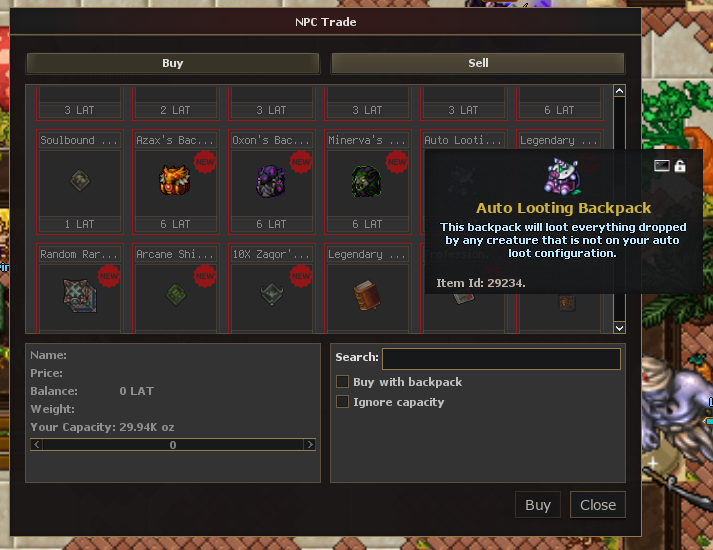Decrease quantity with slider left arrow
Image resolution: width=713 pixels, height=550 pixels.
37,444
